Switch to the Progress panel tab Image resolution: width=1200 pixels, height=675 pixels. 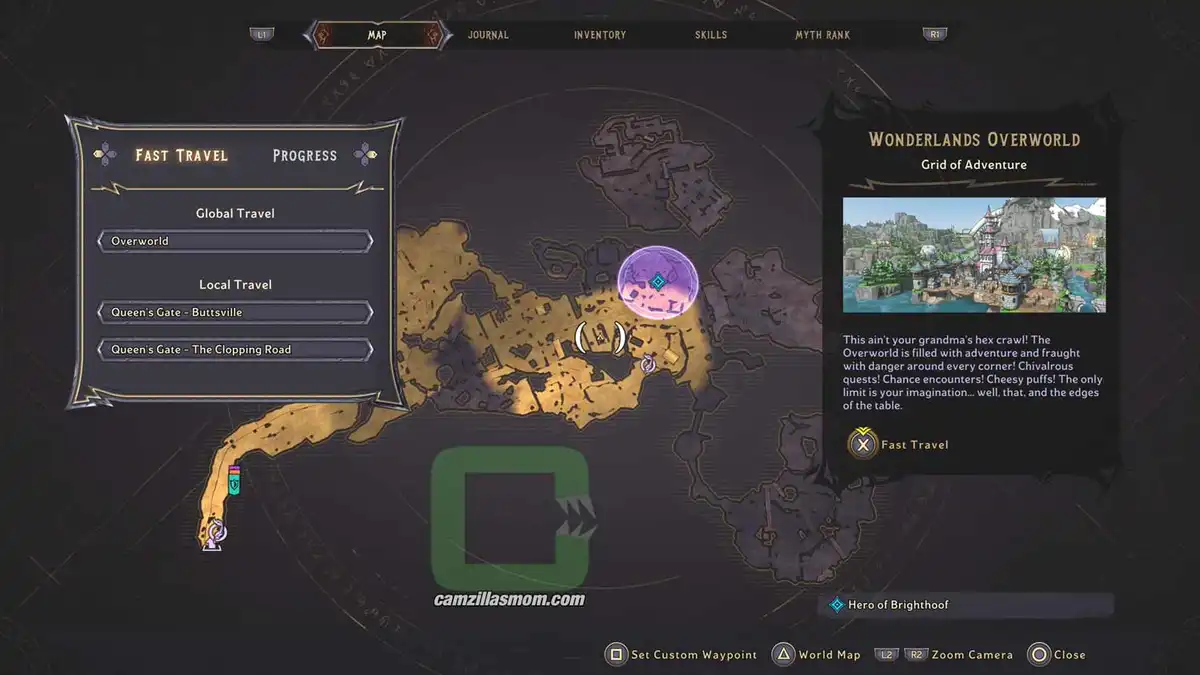point(305,155)
